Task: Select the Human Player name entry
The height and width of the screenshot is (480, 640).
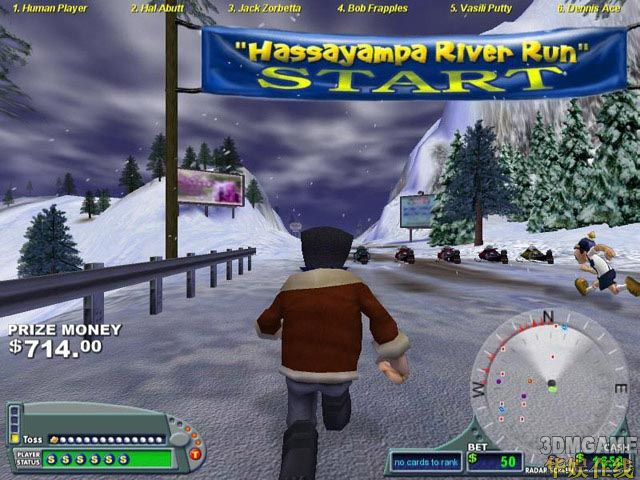Action: [x=45, y=8]
